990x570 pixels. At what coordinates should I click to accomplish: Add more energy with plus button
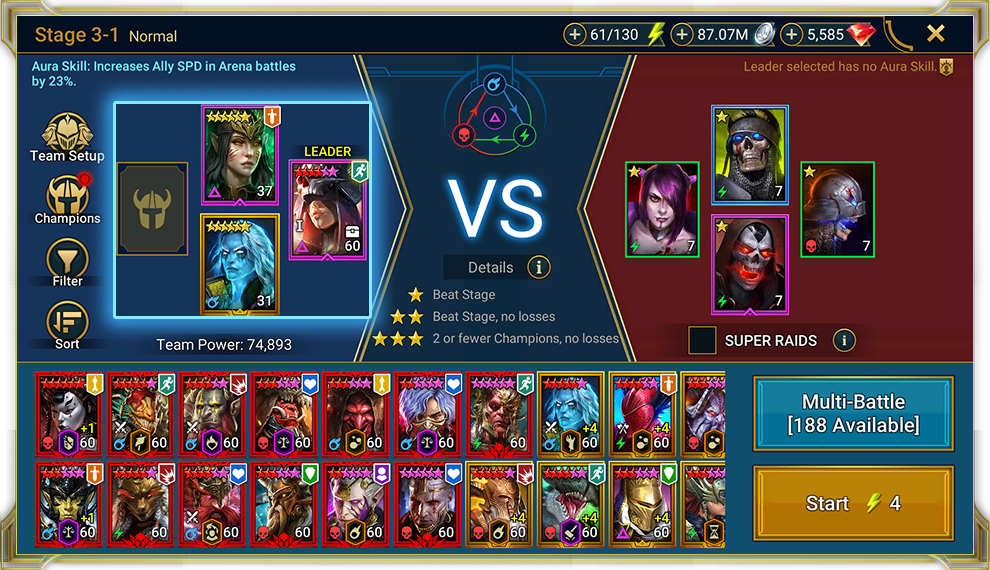(x=575, y=35)
